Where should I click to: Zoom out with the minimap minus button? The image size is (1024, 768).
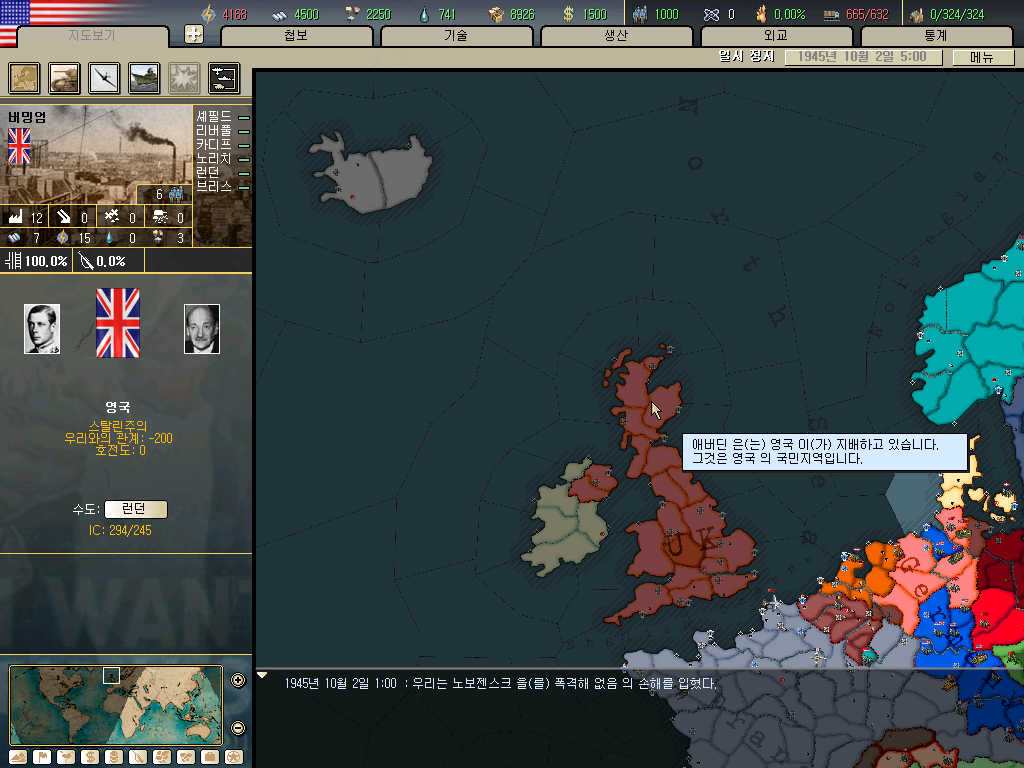[x=238, y=727]
